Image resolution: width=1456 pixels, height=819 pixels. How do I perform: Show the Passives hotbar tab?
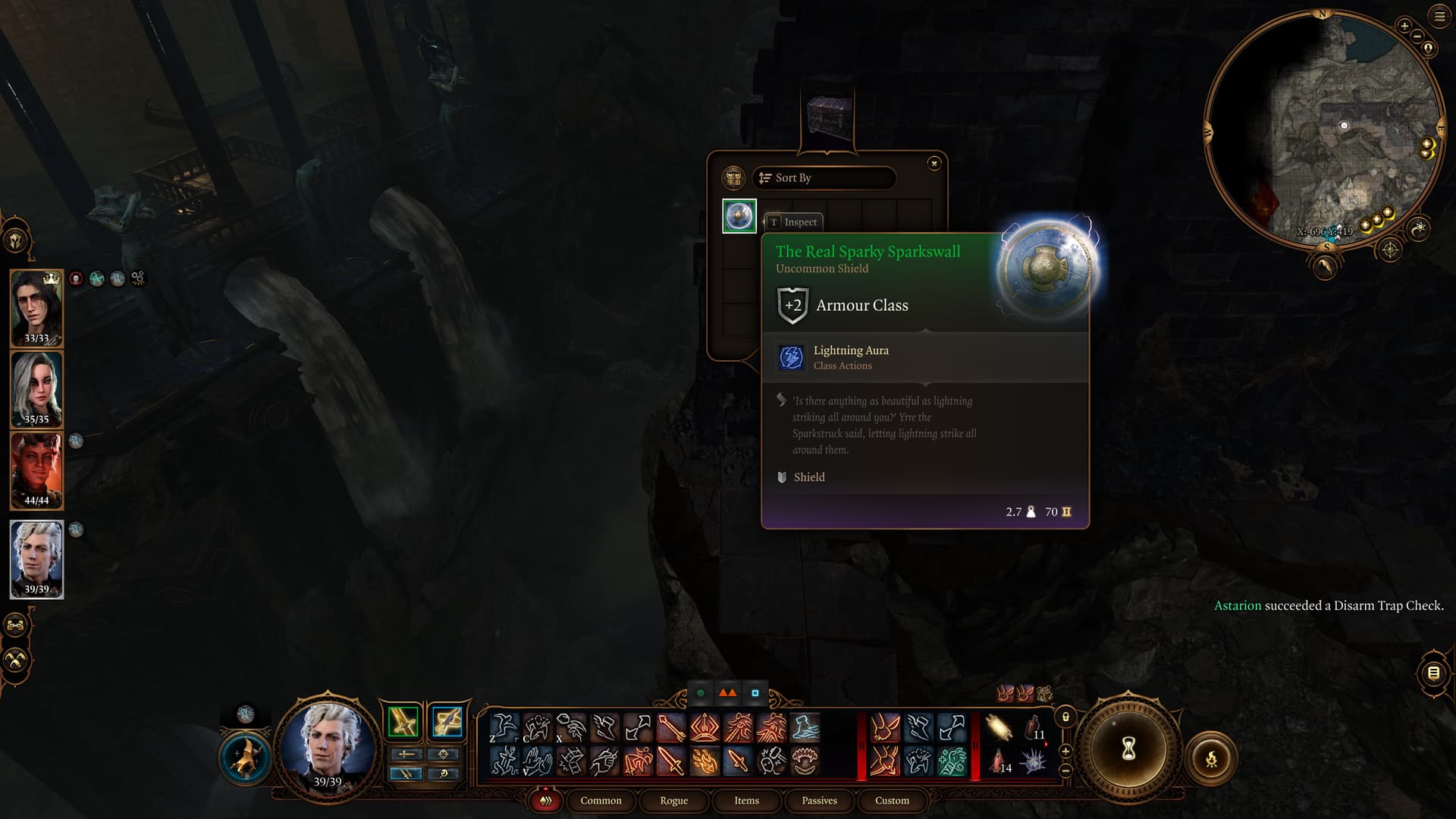819,801
